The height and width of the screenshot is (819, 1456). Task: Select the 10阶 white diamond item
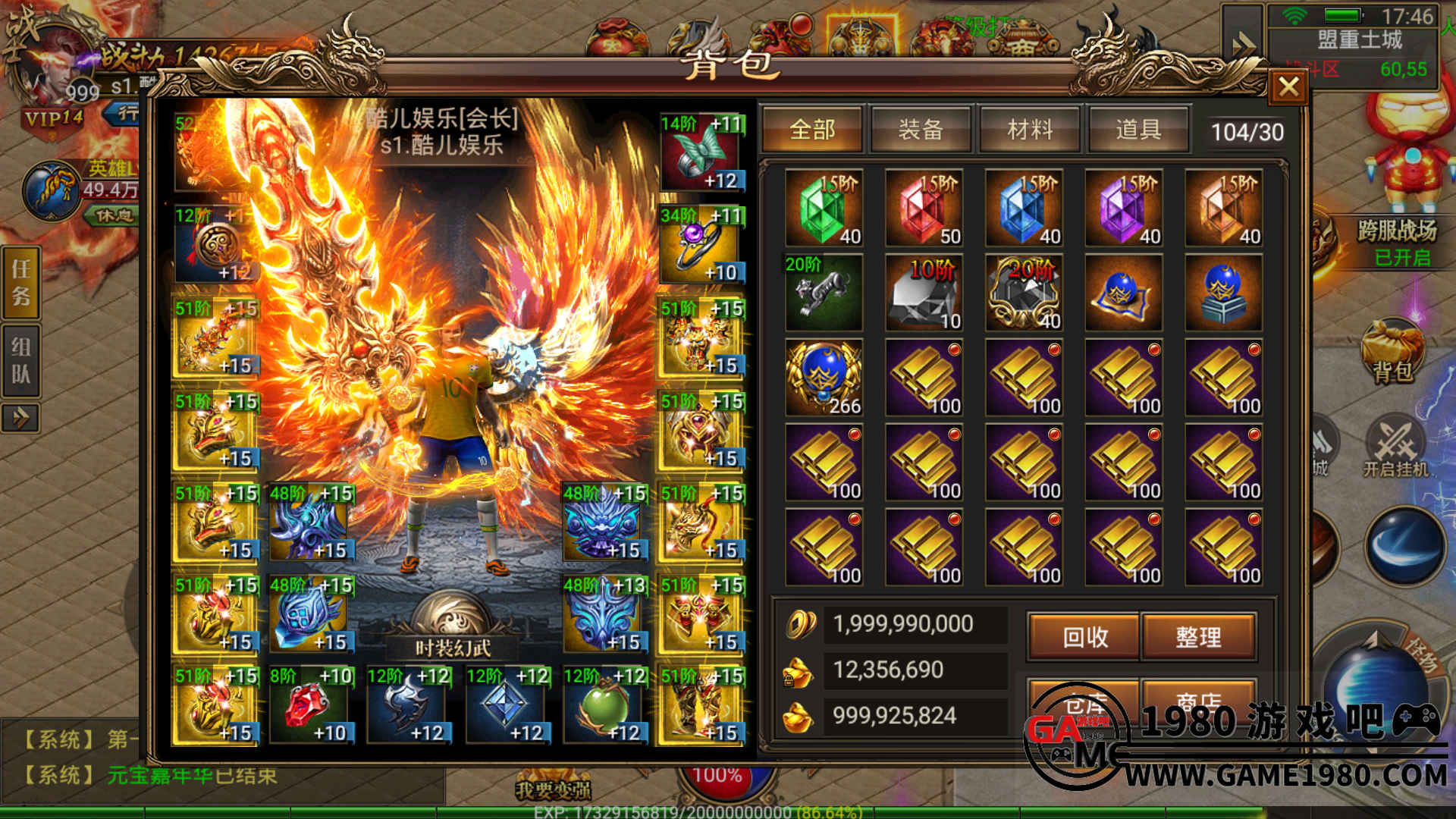coord(924,293)
